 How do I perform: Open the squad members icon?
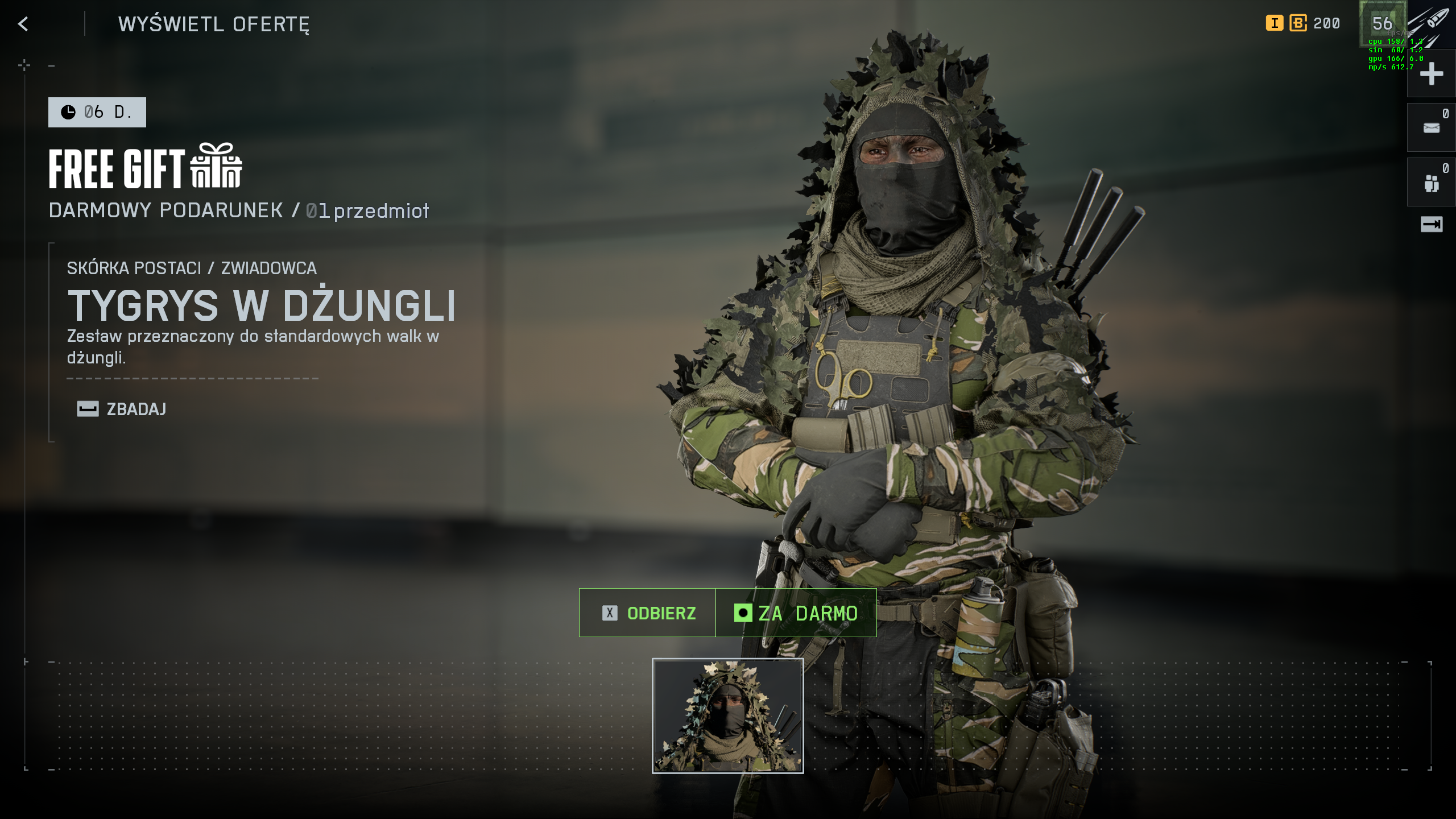click(x=1431, y=183)
